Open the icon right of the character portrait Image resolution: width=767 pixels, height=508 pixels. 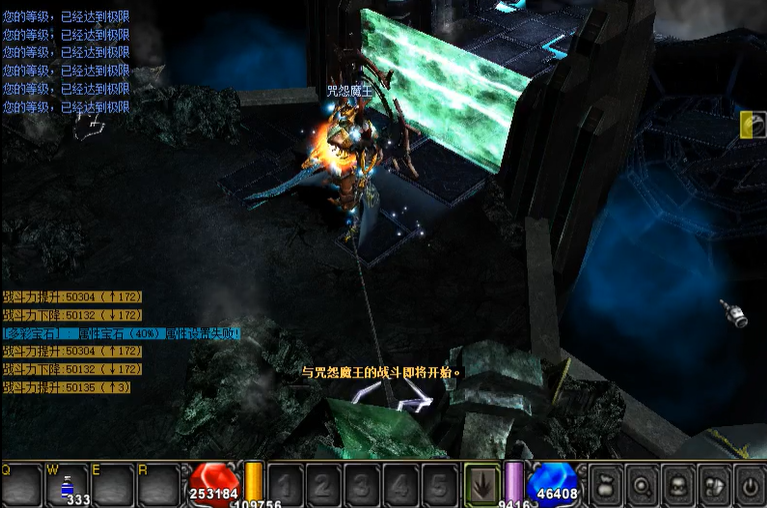tap(713, 485)
